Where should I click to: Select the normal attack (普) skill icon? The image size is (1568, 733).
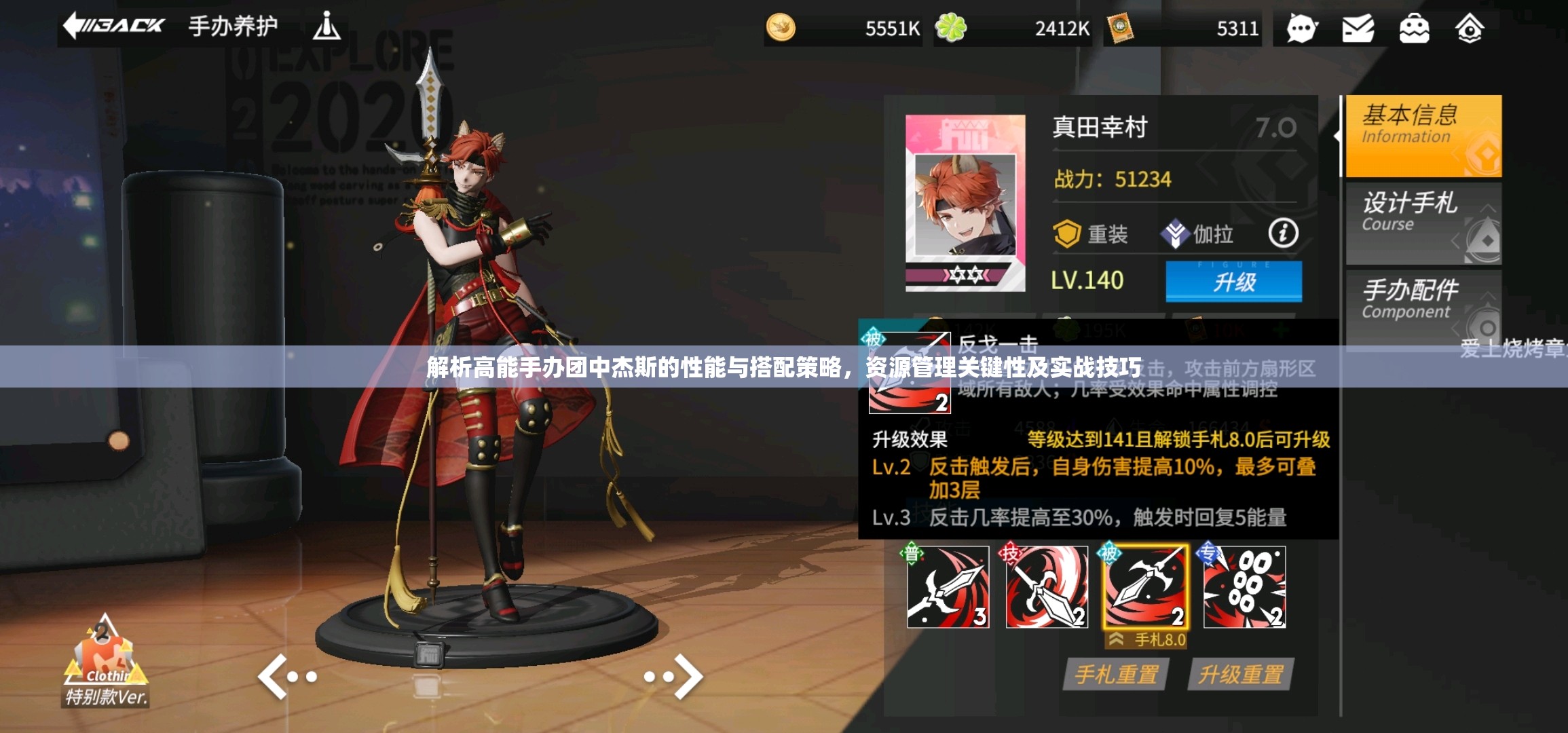point(946,590)
